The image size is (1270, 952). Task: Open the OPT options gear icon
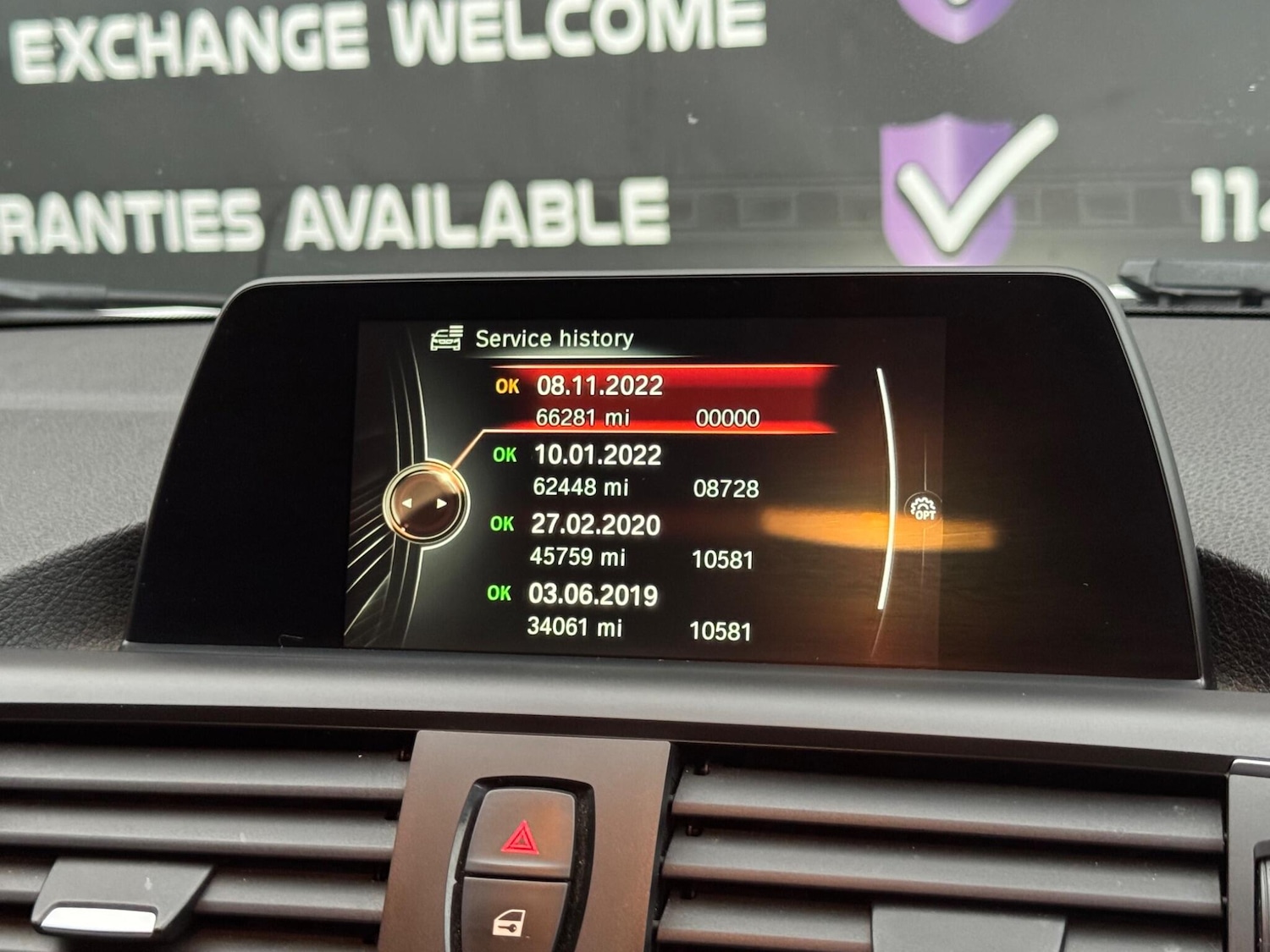point(923,508)
